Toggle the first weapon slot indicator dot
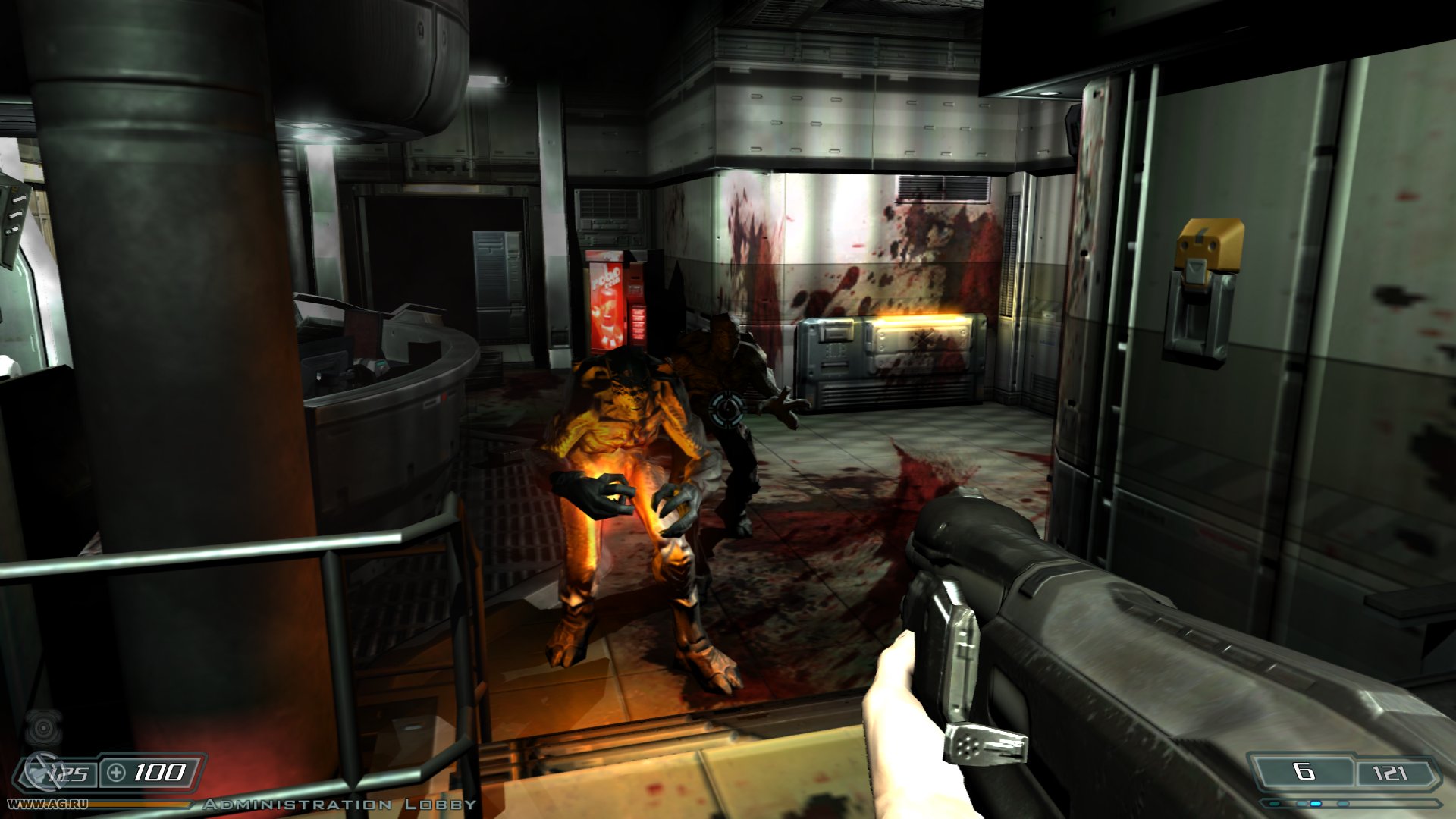Image resolution: width=1456 pixels, height=819 pixels. click(1273, 804)
